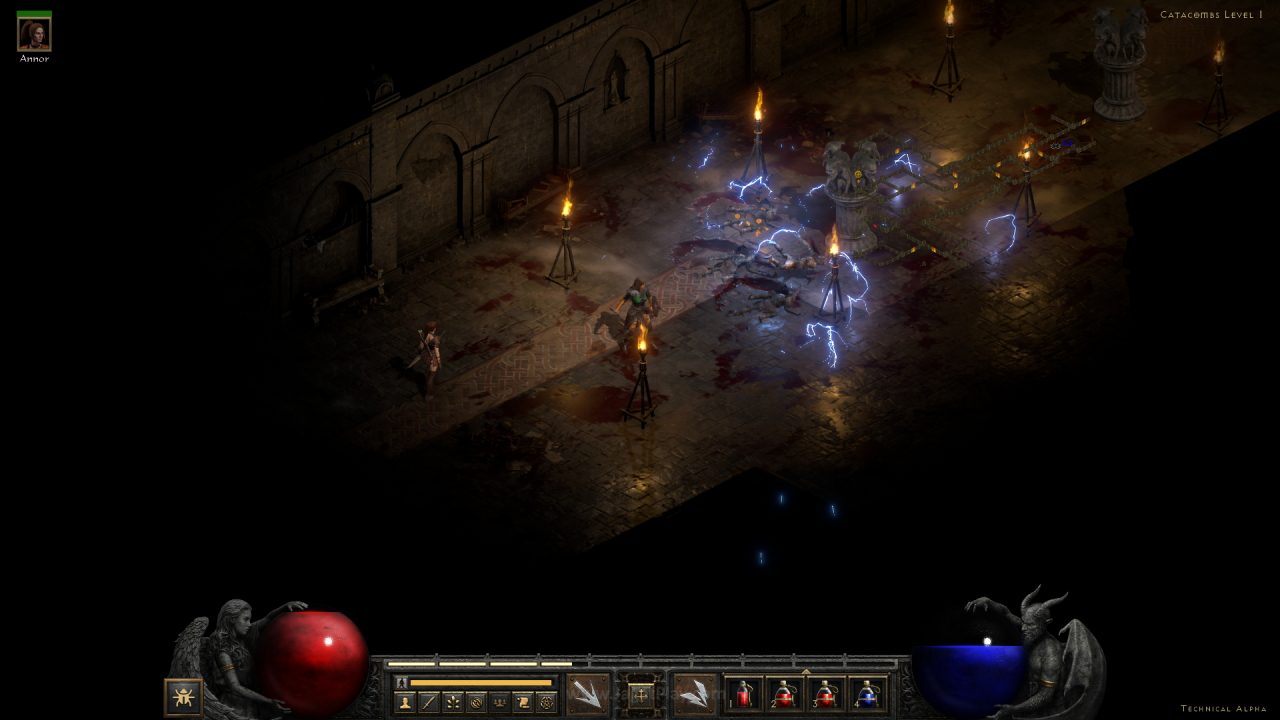The width and height of the screenshot is (1280, 720).
Task: Open the pentagram game menu button
Action: click(546, 702)
